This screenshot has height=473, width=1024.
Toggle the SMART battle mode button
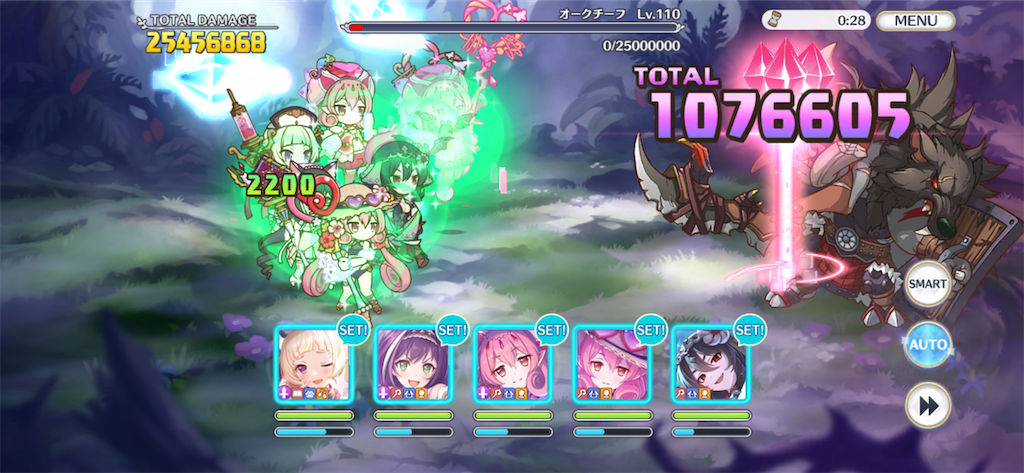click(x=927, y=284)
